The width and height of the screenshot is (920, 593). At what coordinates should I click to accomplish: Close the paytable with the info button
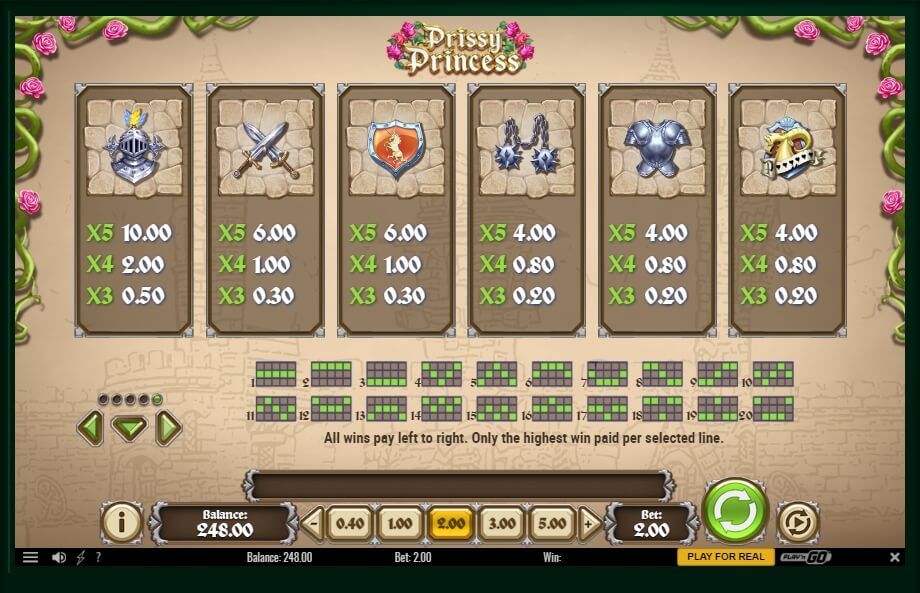pos(122,522)
